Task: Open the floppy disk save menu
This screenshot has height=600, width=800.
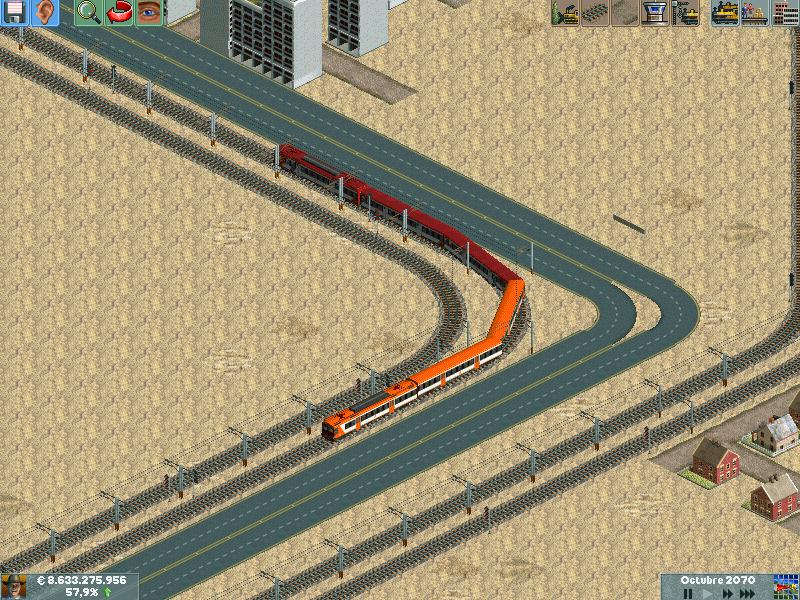Action: pos(15,13)
